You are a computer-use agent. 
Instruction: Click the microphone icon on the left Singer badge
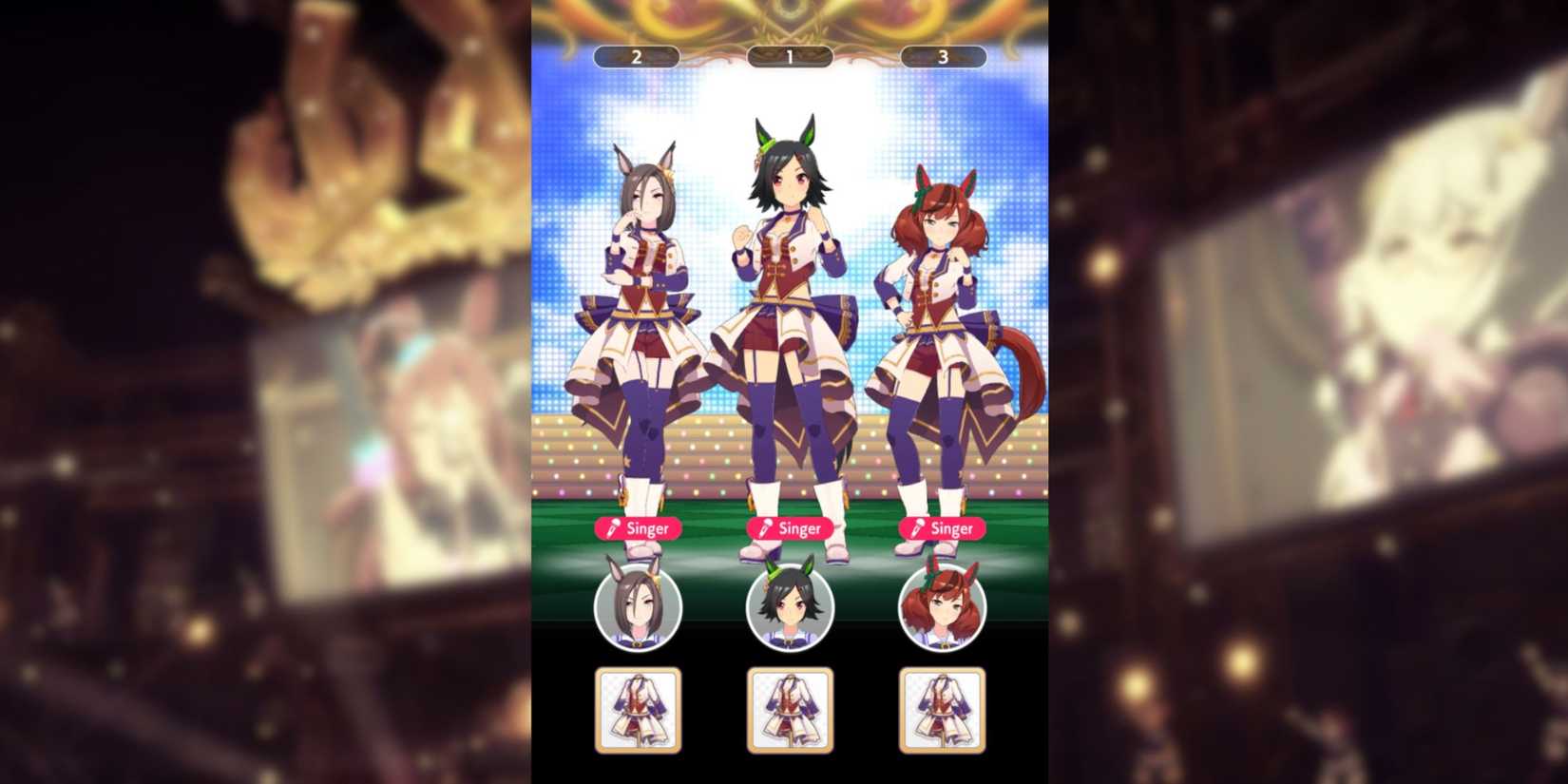(613, 528)
